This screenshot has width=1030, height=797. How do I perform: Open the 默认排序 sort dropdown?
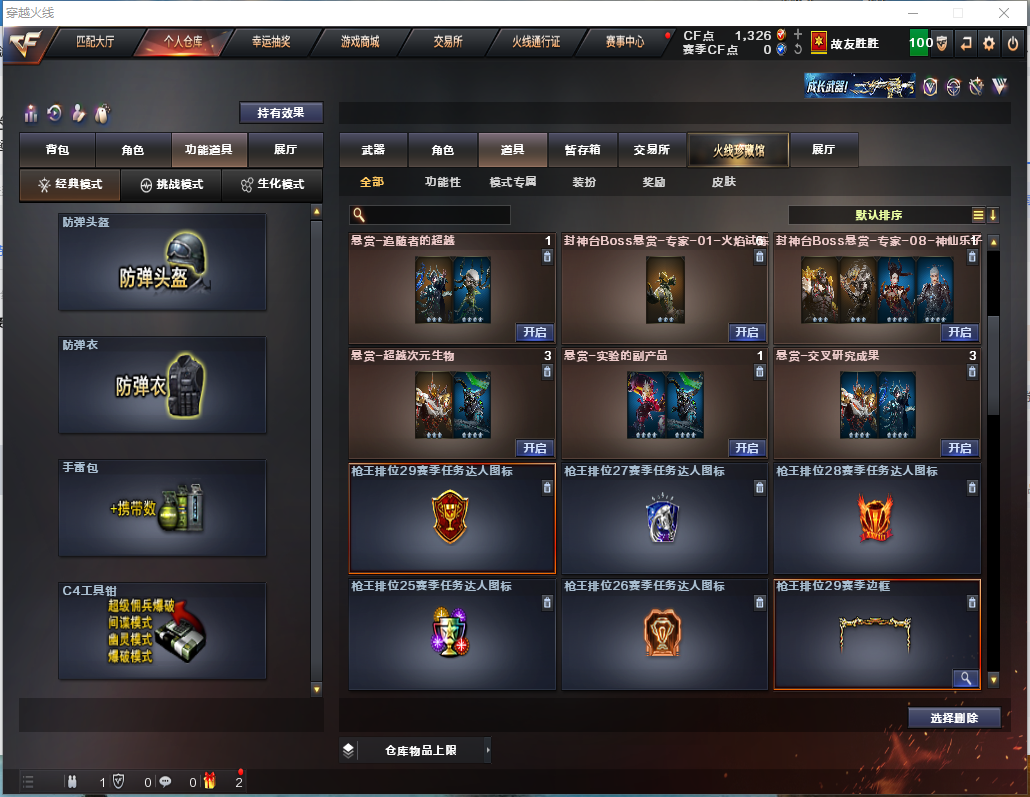[x=880, y=215]
